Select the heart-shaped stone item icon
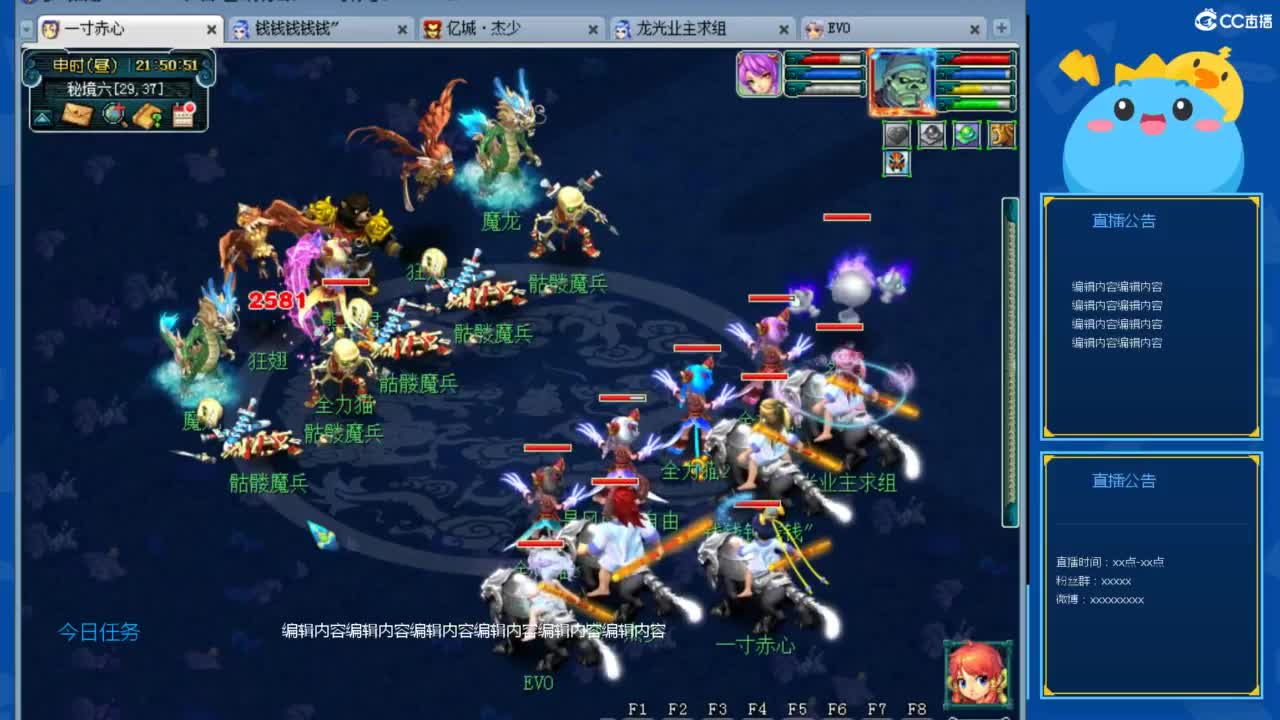The image size is (1280, 720). point(897,135)
